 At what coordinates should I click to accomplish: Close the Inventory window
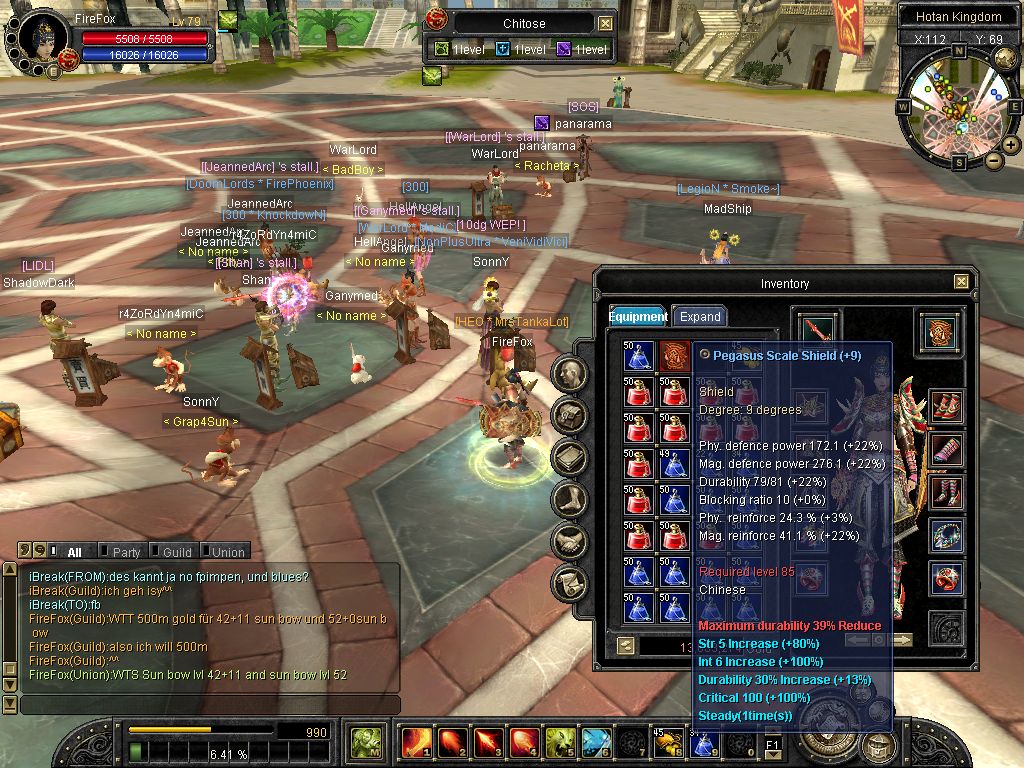click(961, 283)
